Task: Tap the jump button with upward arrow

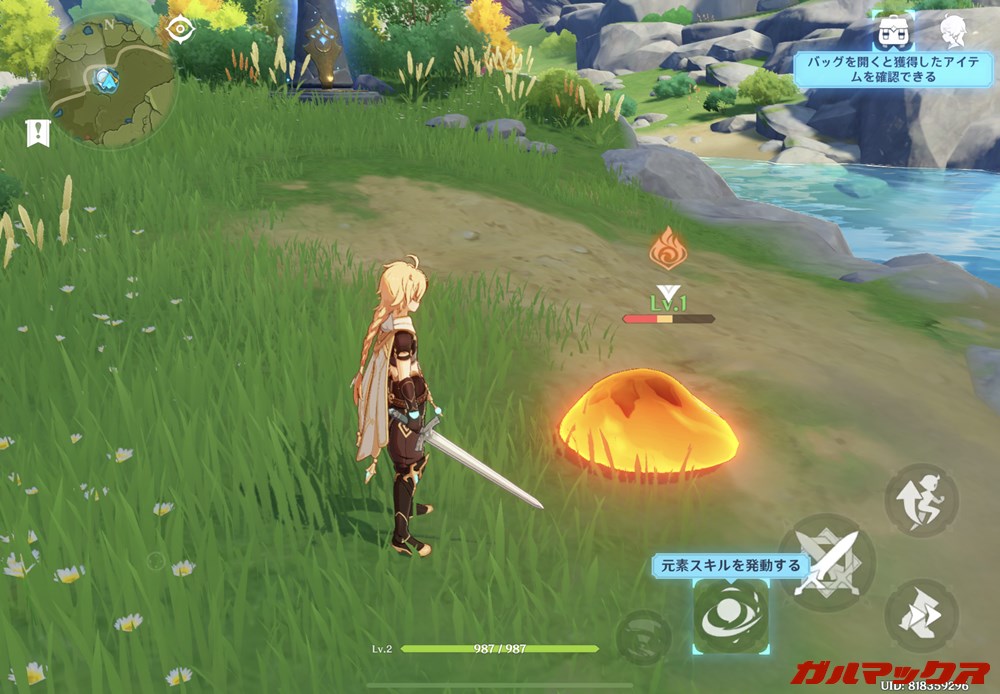Action: (x=921, y=500)
